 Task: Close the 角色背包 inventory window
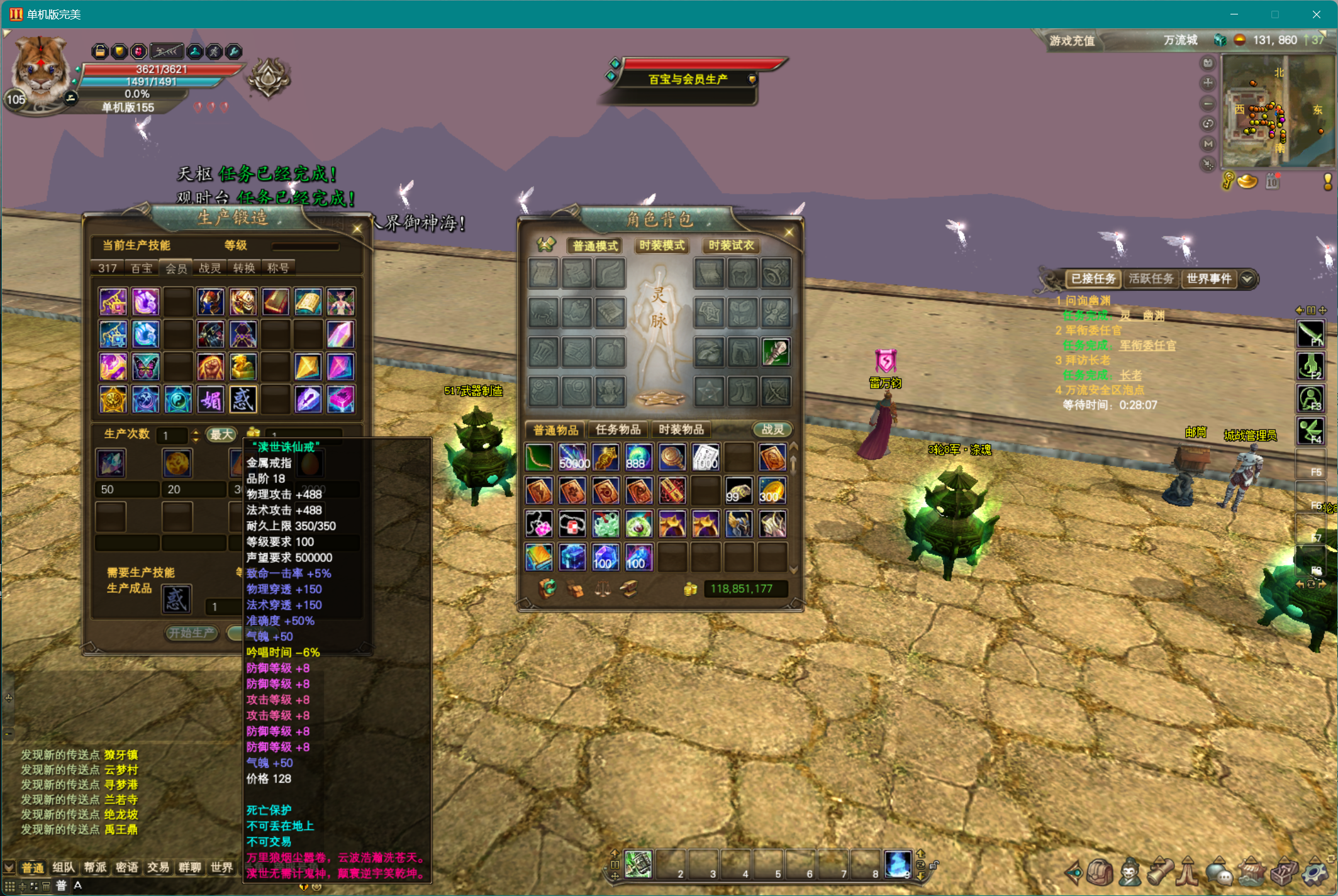point(789,233)
